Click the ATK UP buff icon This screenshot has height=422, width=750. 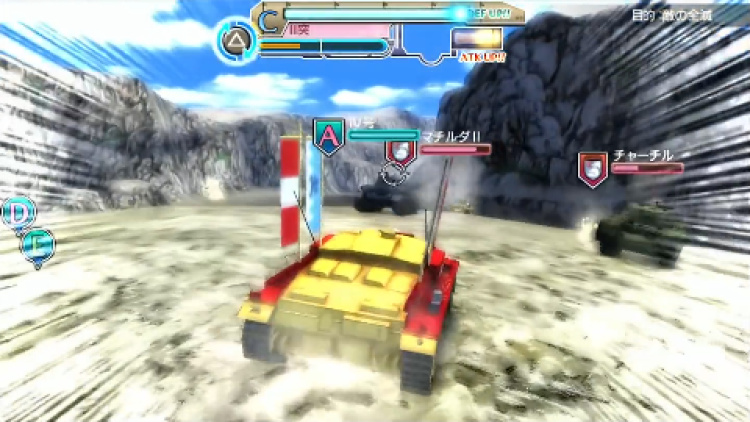(477, 40)
